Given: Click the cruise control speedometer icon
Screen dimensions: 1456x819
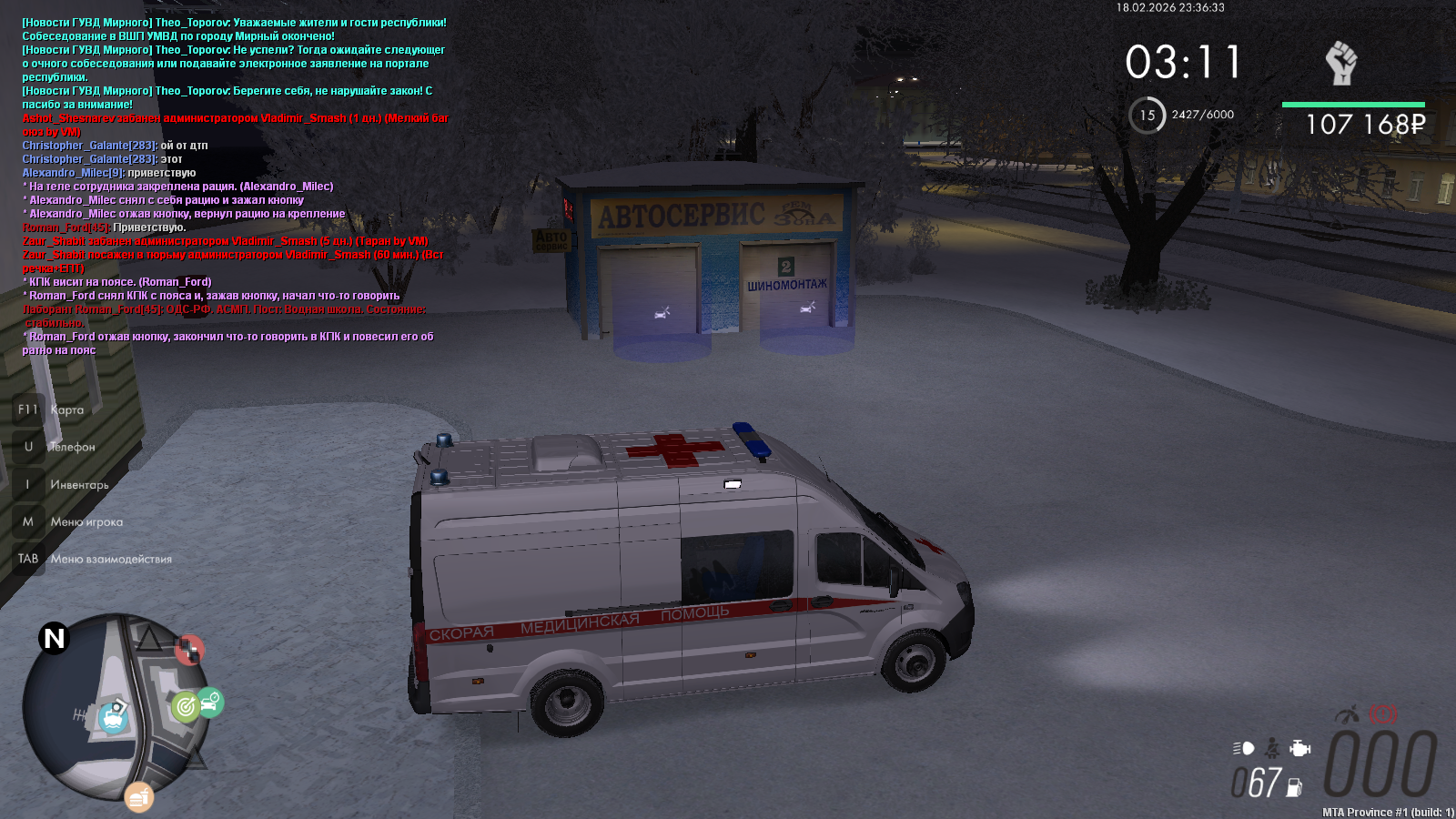Looking at the screenshot, I should 1348,714.
